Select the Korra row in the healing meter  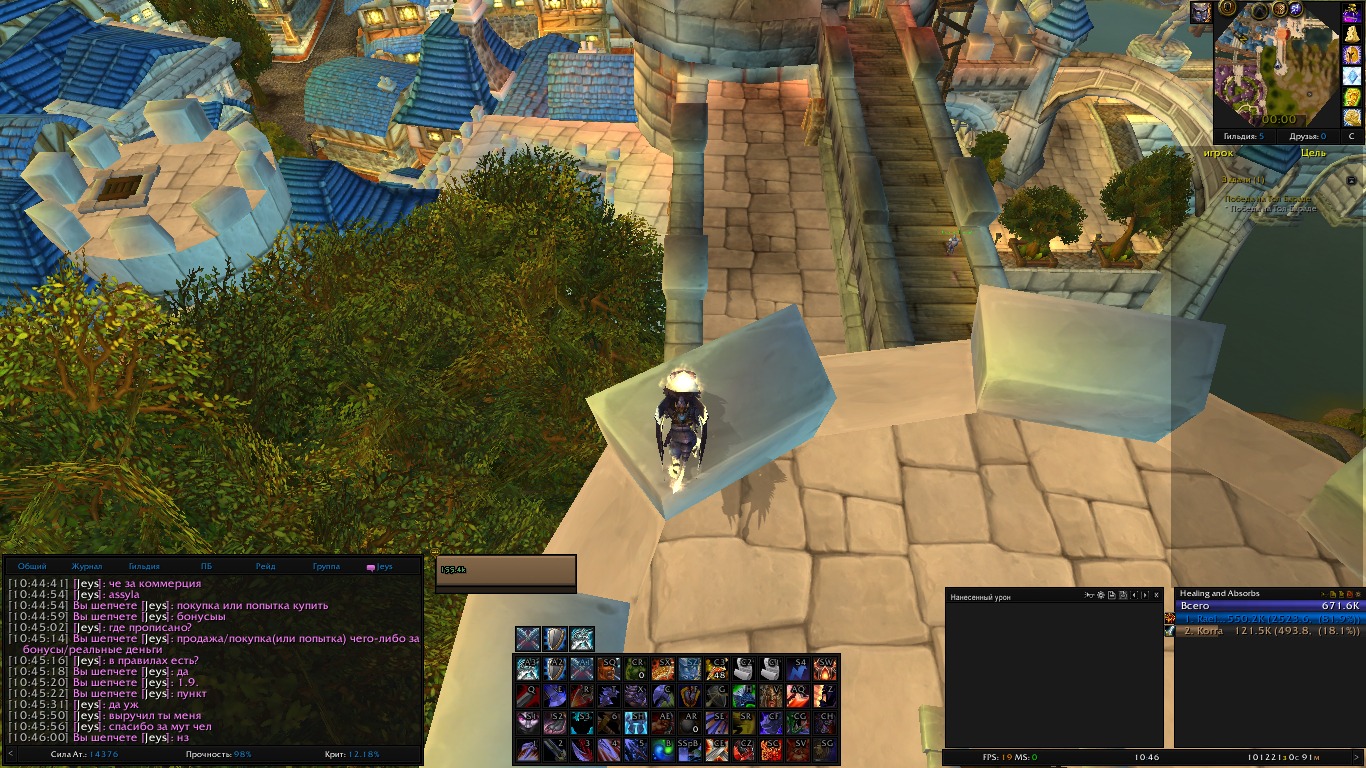point(1270,631)
